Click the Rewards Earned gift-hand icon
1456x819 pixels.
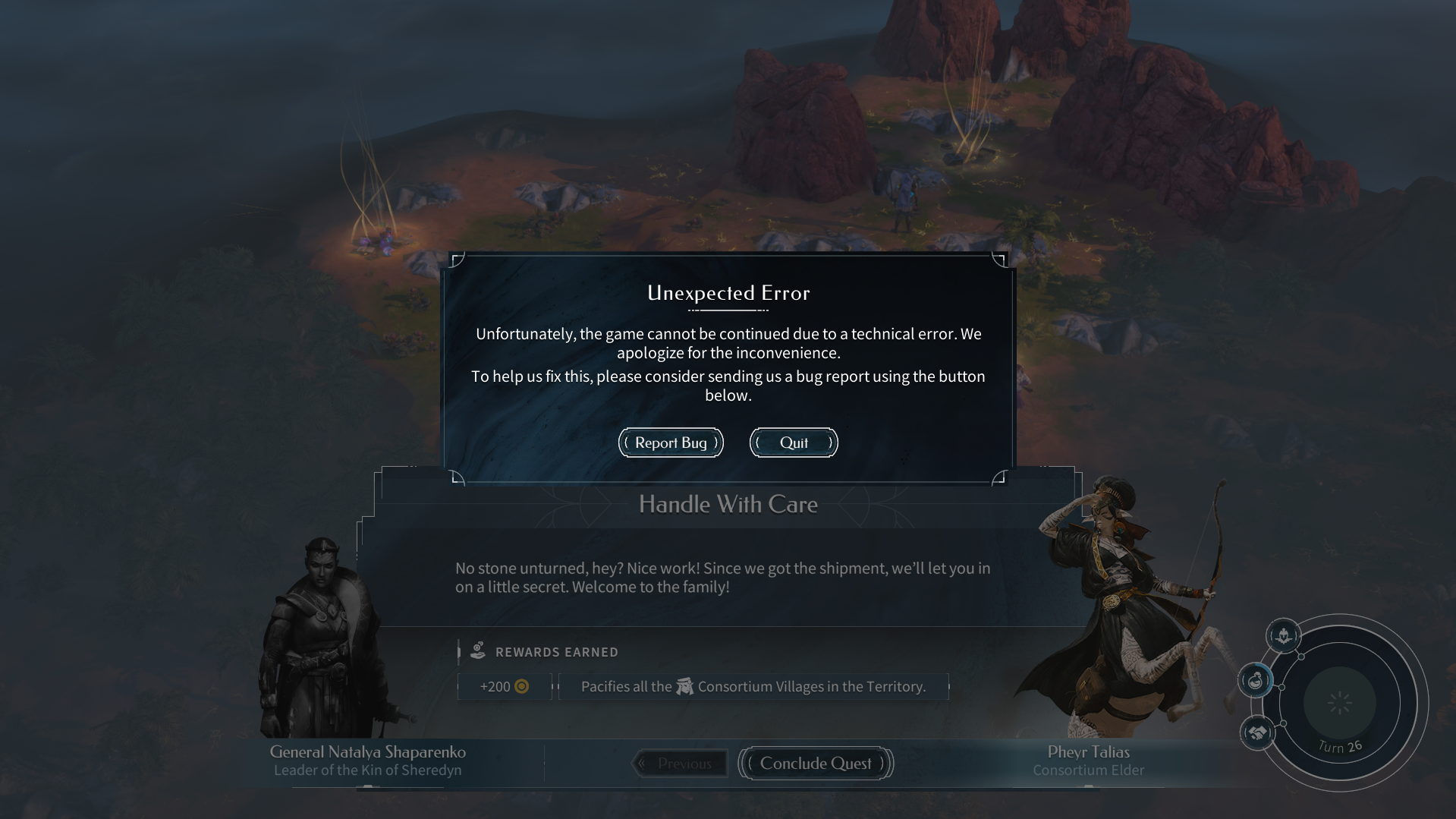coord(479,650)
